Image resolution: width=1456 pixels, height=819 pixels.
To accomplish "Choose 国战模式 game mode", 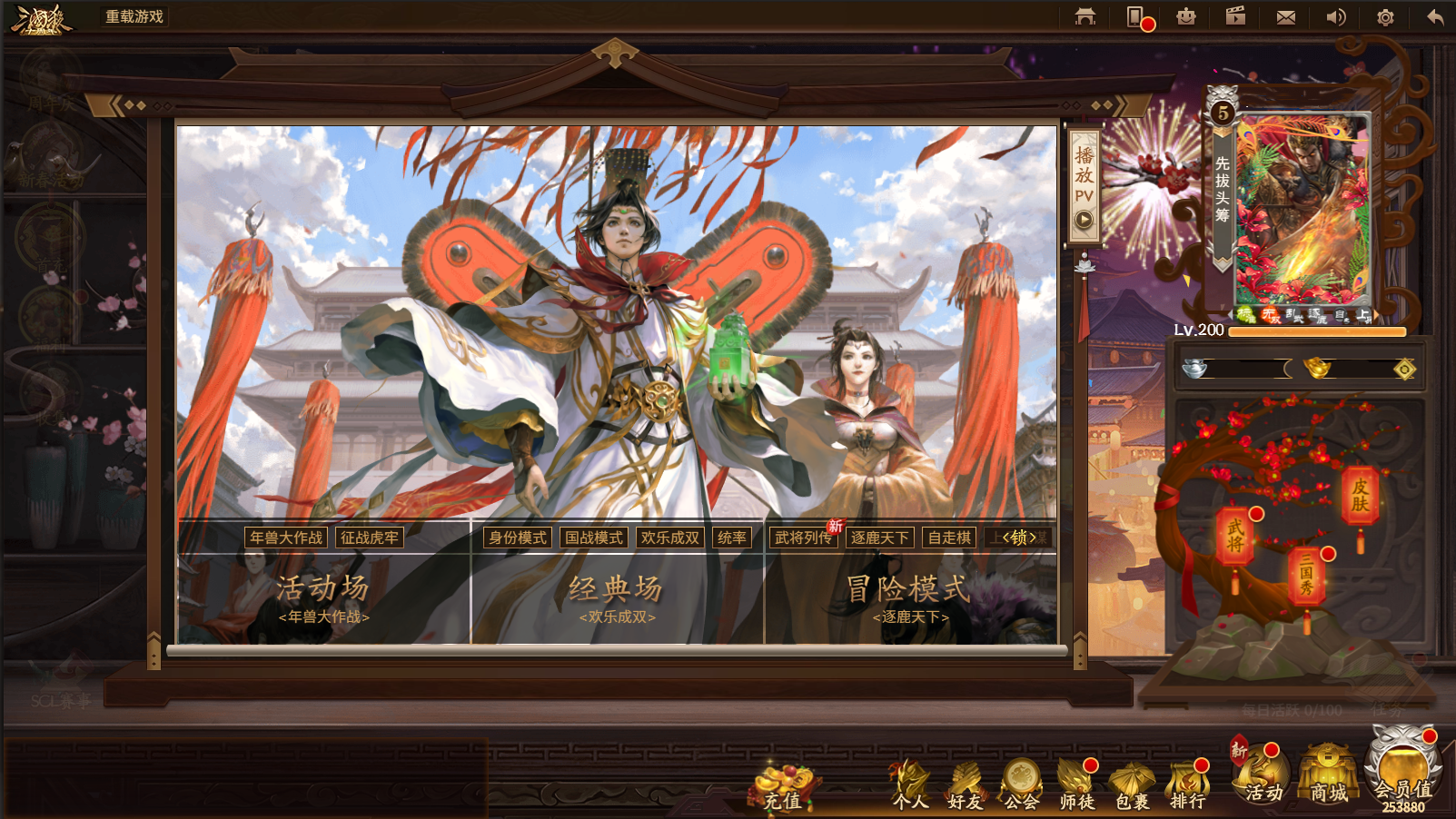I will [x=594, y=538].
